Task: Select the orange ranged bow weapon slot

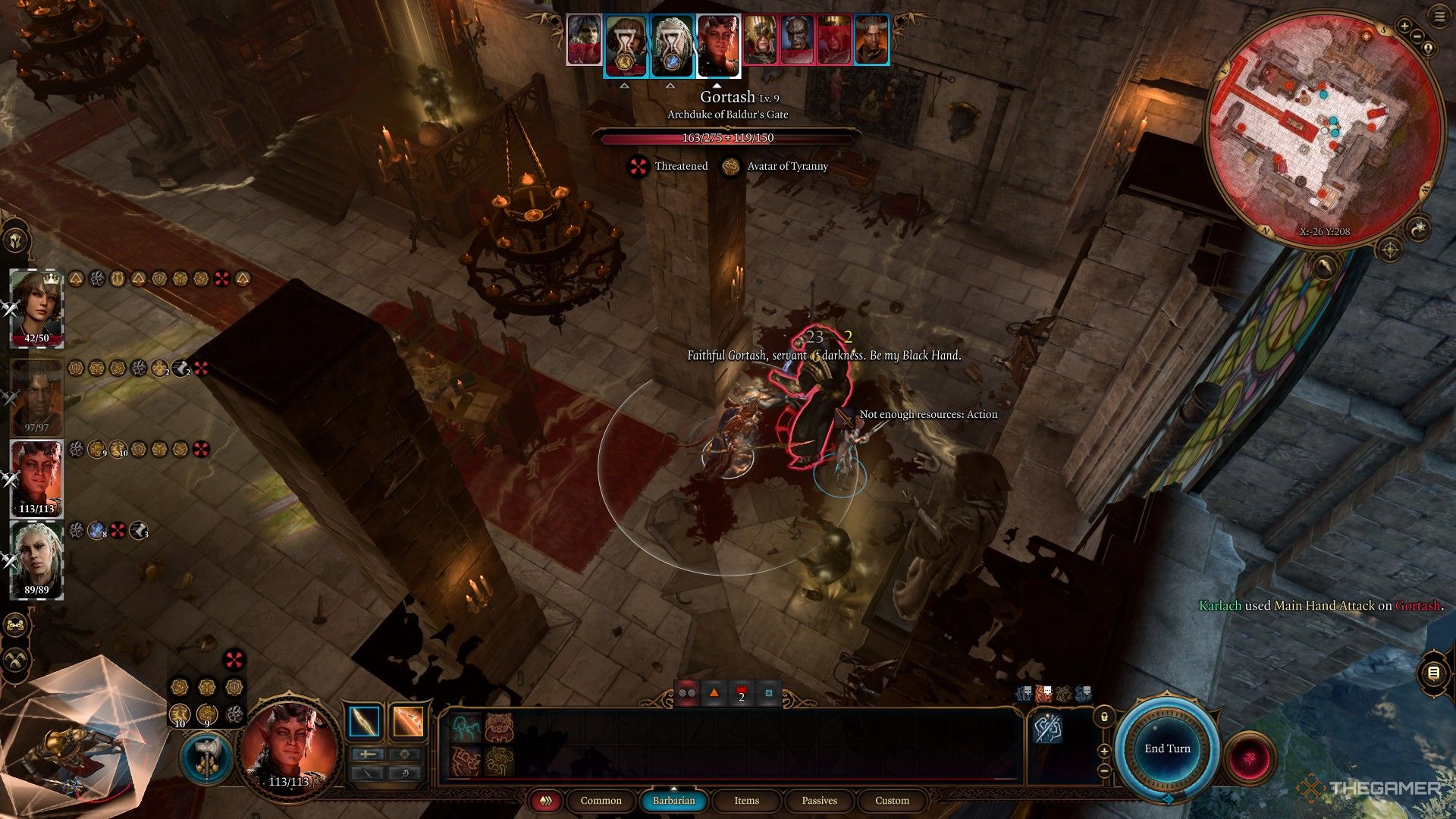Action: 408,721
